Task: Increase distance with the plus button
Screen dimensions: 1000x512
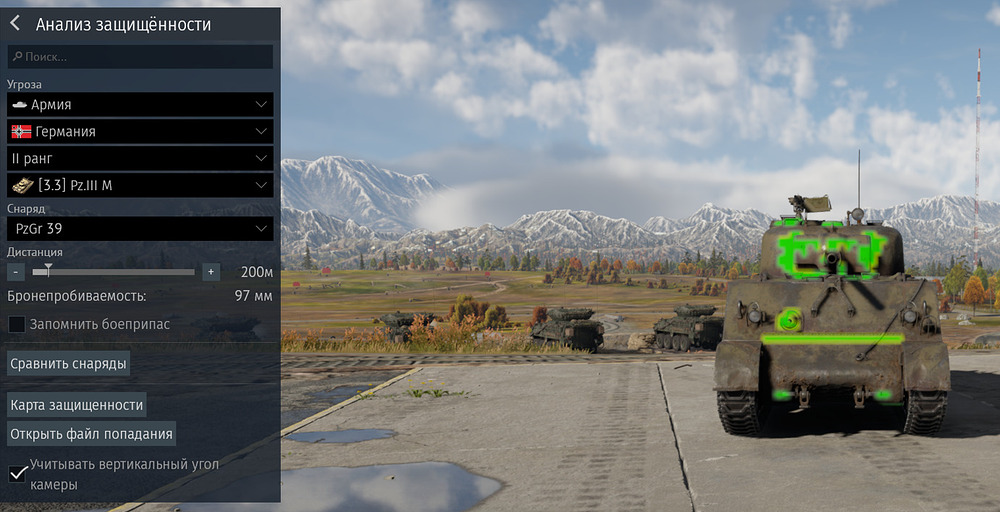Action: (210, 272)
